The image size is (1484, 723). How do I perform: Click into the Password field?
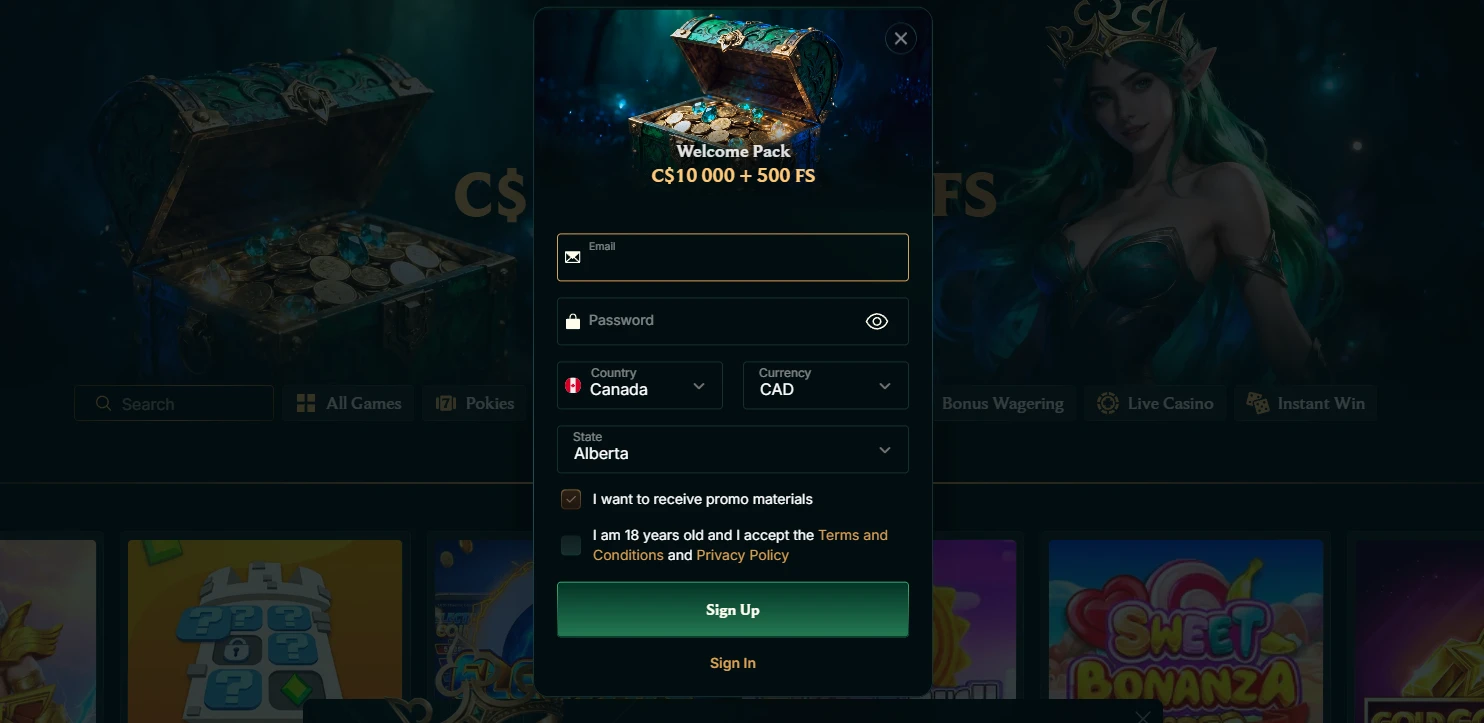click(715, 321)
